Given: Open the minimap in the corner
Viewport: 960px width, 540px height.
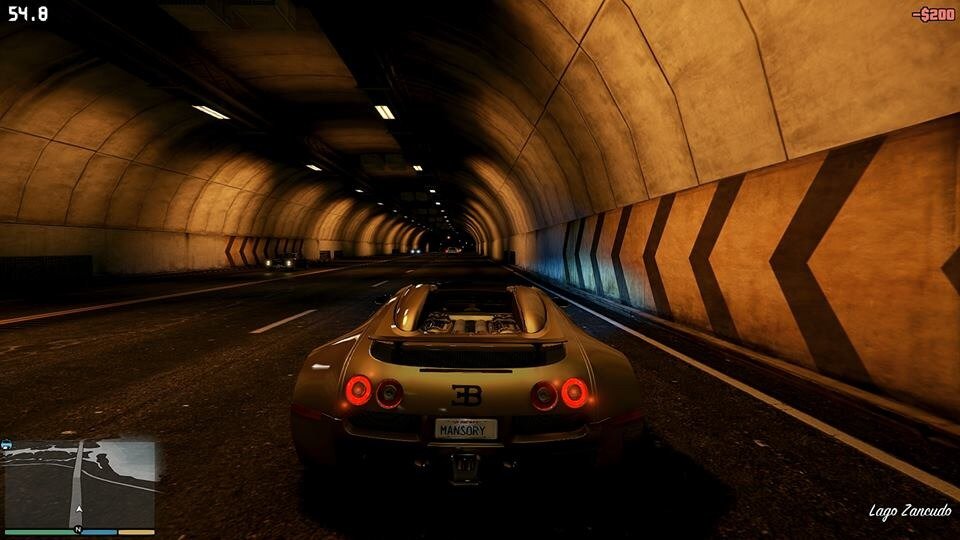Looking at the screenshot, I should [80, 483].
